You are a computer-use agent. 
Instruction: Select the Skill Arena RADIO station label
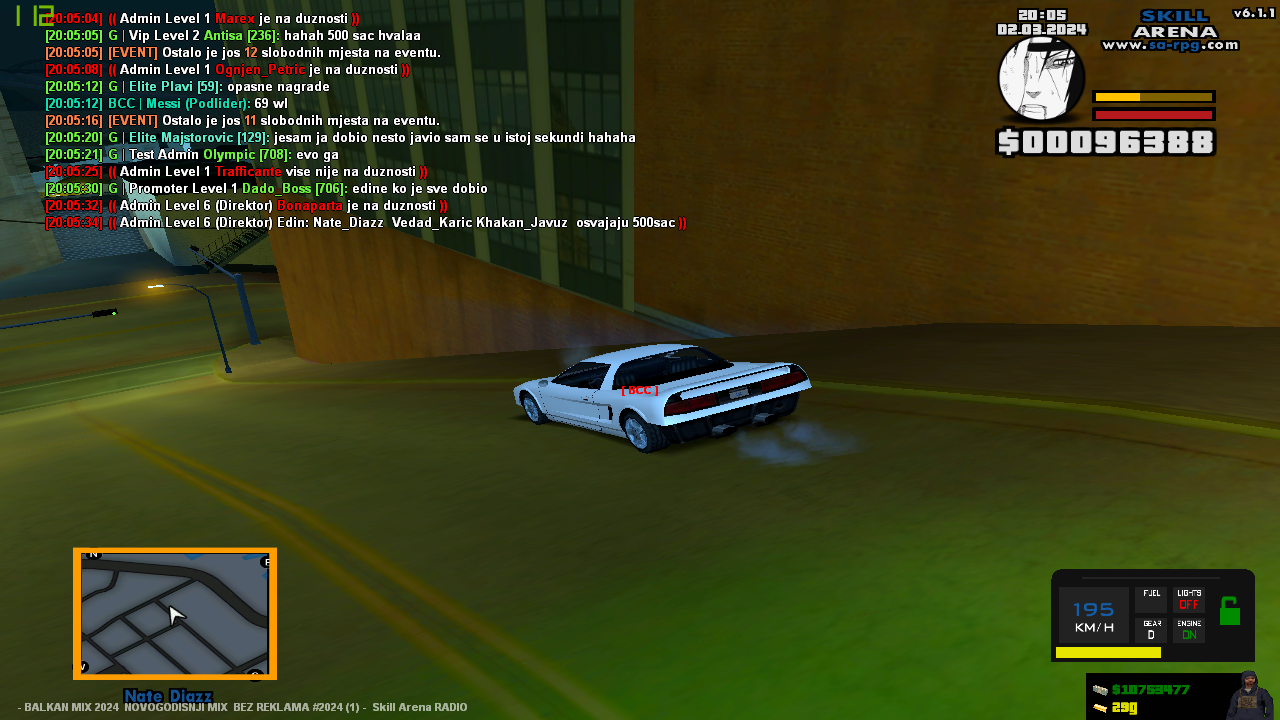[420, 707]
